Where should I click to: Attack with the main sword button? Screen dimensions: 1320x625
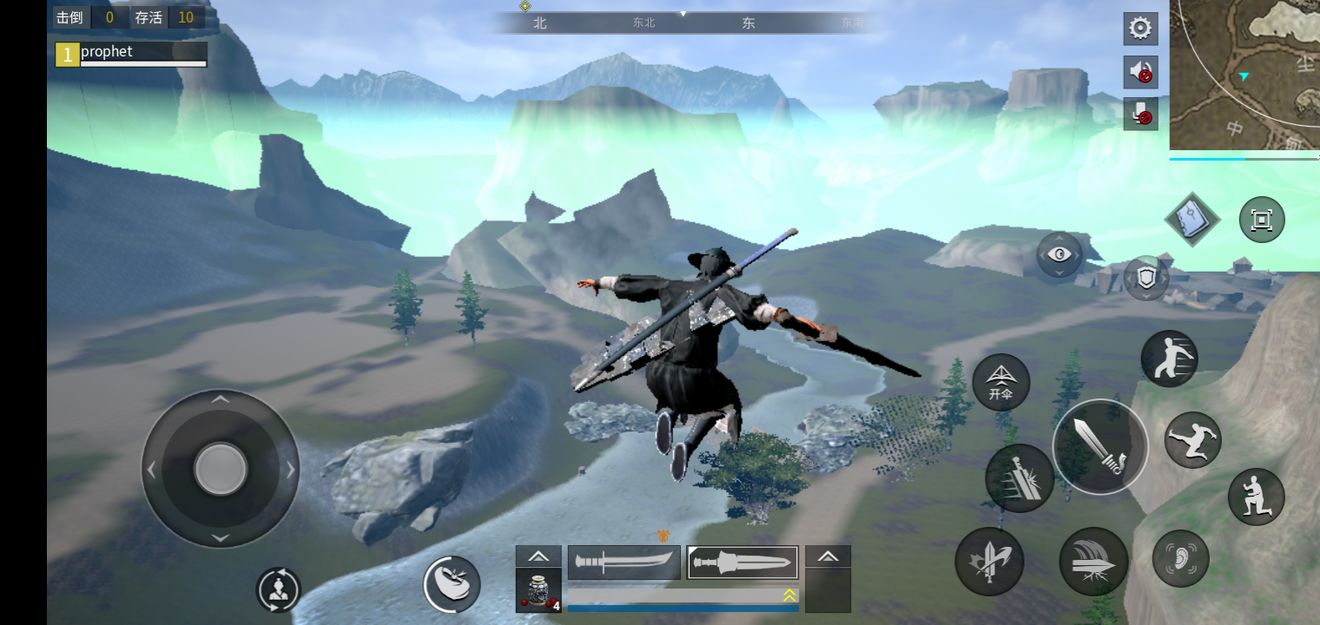pyautogui.click(x=1100, y=446)
